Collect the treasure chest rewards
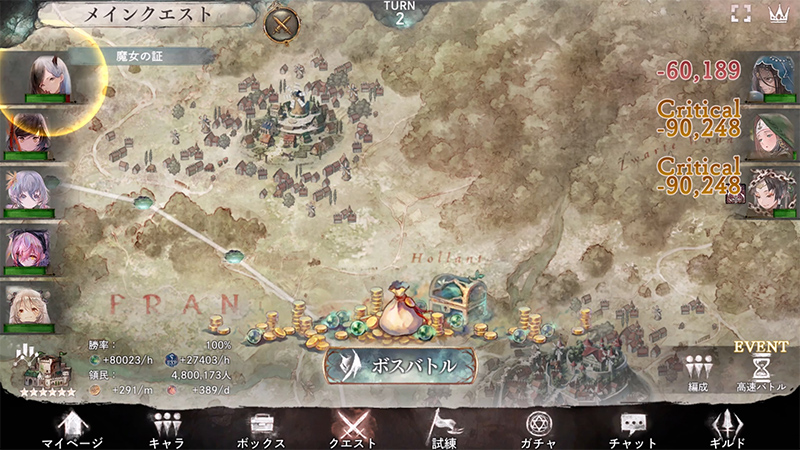The height and width of the screenshot is (450, 800). coord(458,301)
